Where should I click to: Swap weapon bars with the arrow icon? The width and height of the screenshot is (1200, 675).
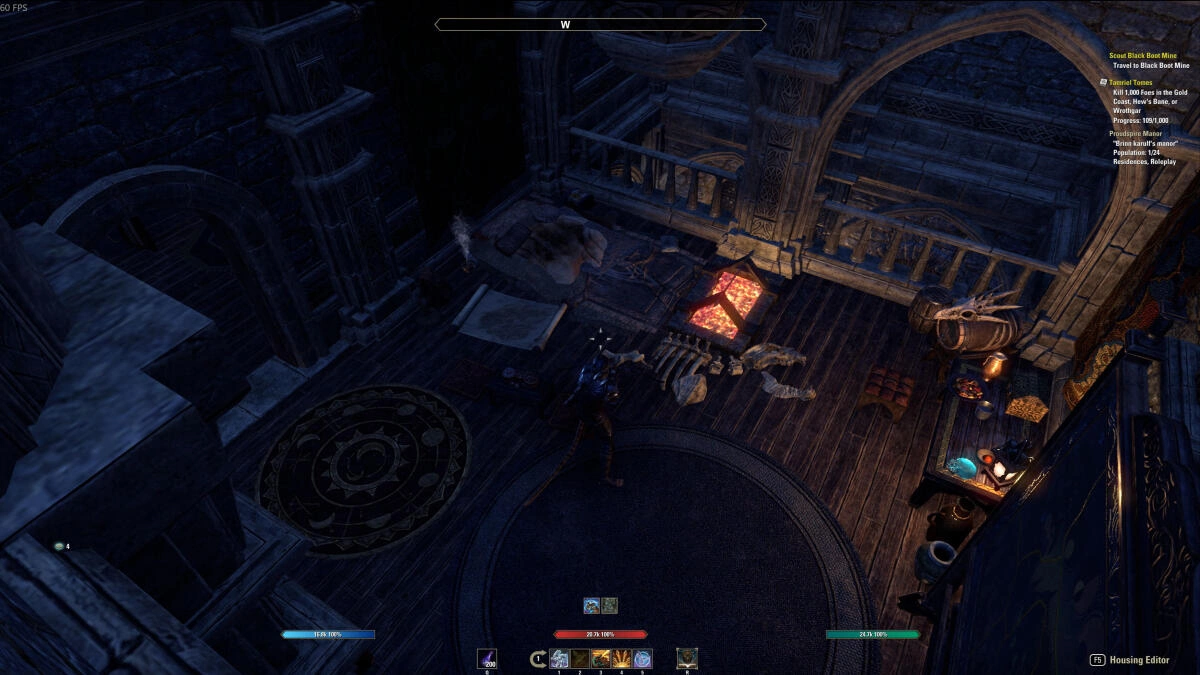pos(538,658)
